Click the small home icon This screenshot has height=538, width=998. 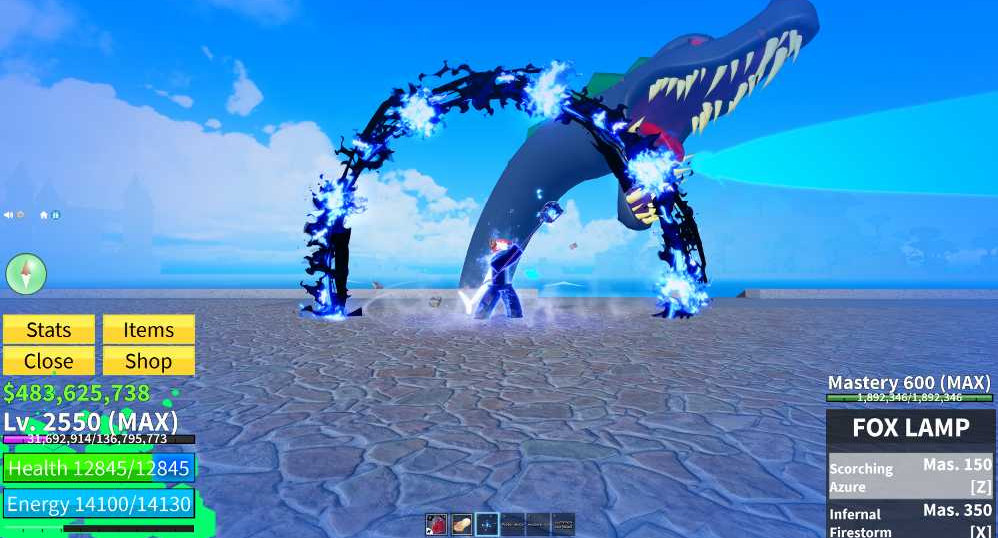tap(44, 215)
